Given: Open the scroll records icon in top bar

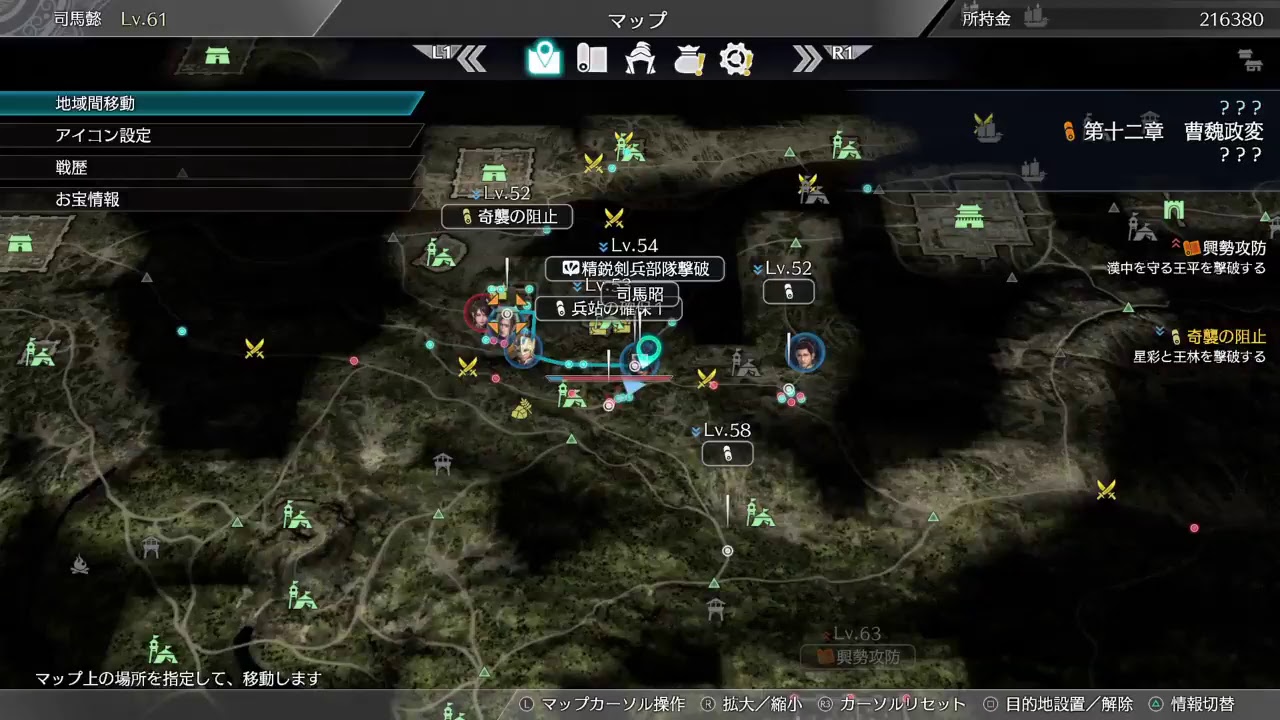Looking at the screenshot, I should [x=592, y=59].
